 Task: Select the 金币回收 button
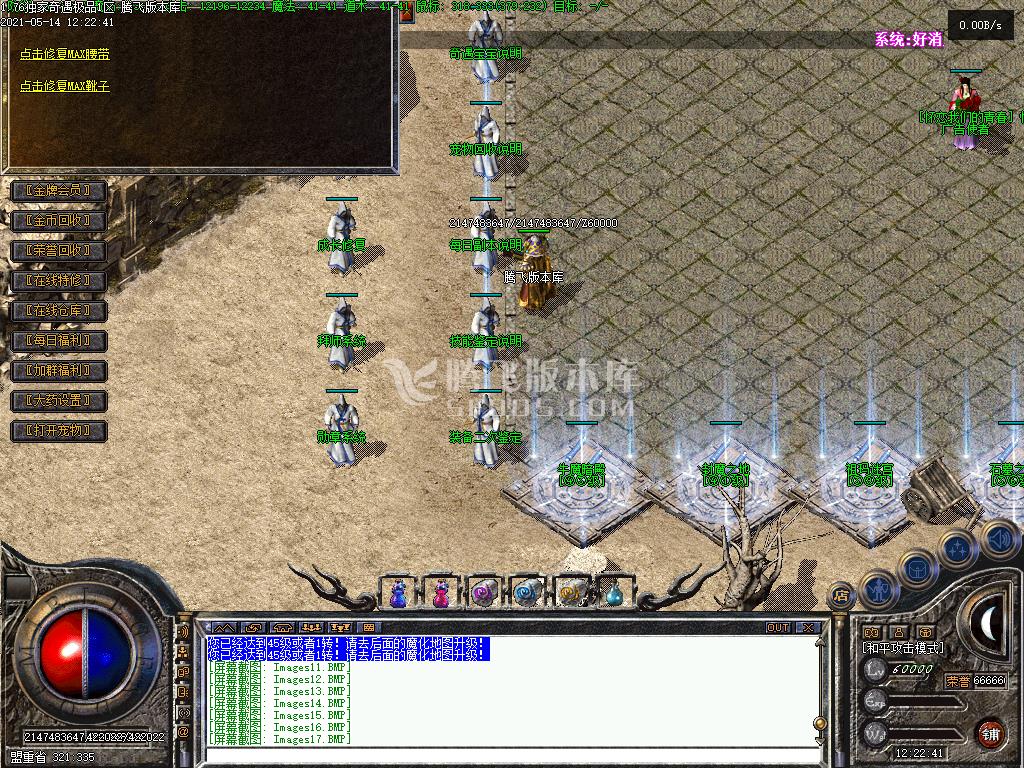pyautogui.click(x=58, y=221)
